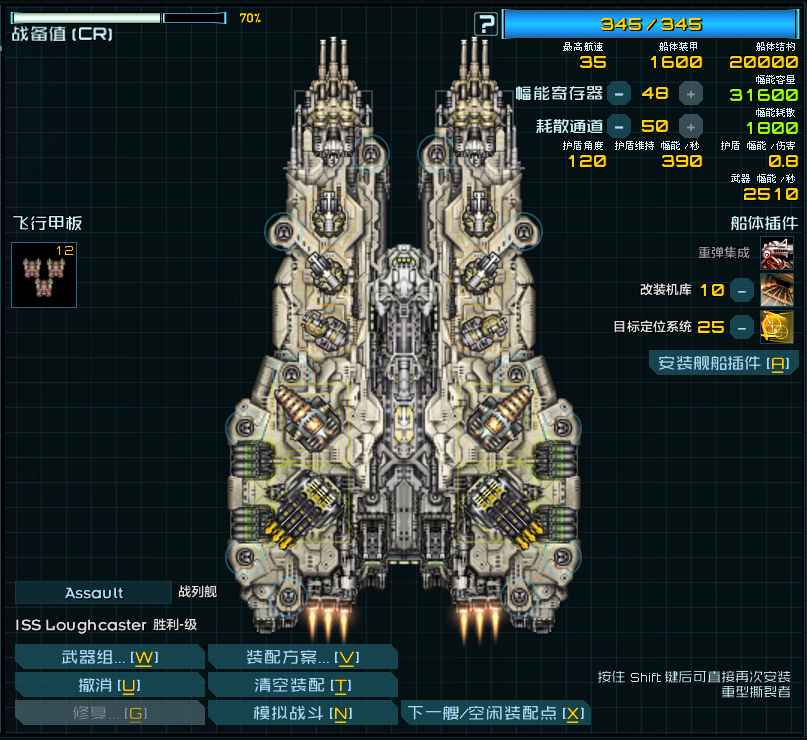Open the 飞行甲板 fighter wing slot

[44, 274]
